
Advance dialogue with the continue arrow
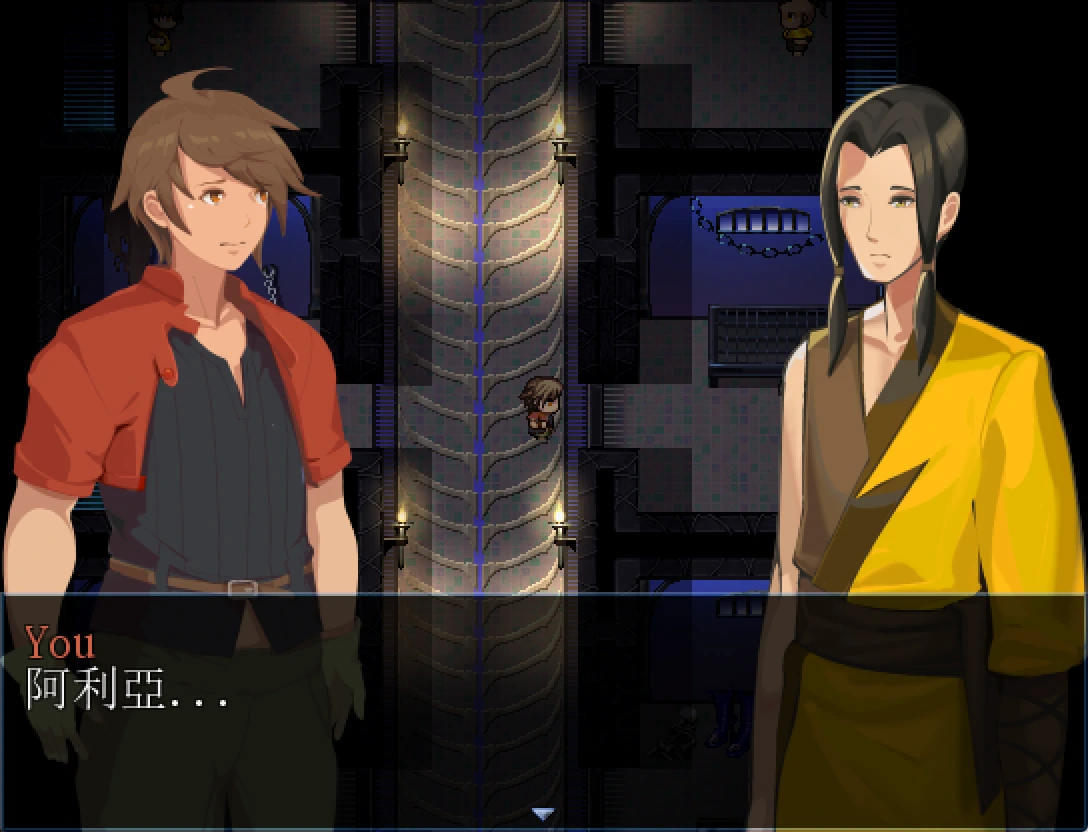point(543,814)
